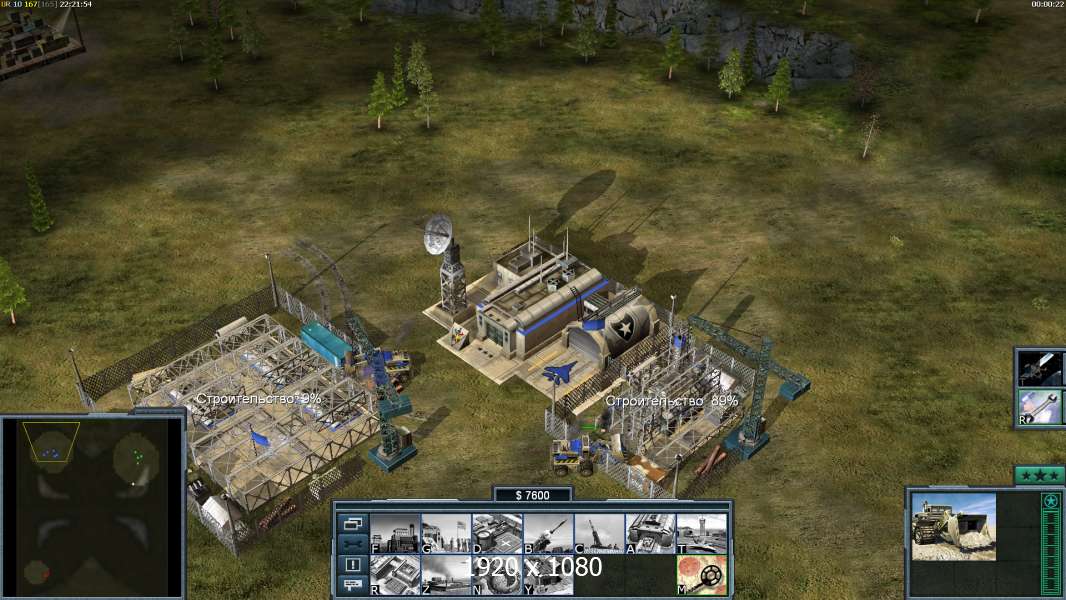Select the build option with hotkey F
1066x600 pixels.
pos(395,533)
